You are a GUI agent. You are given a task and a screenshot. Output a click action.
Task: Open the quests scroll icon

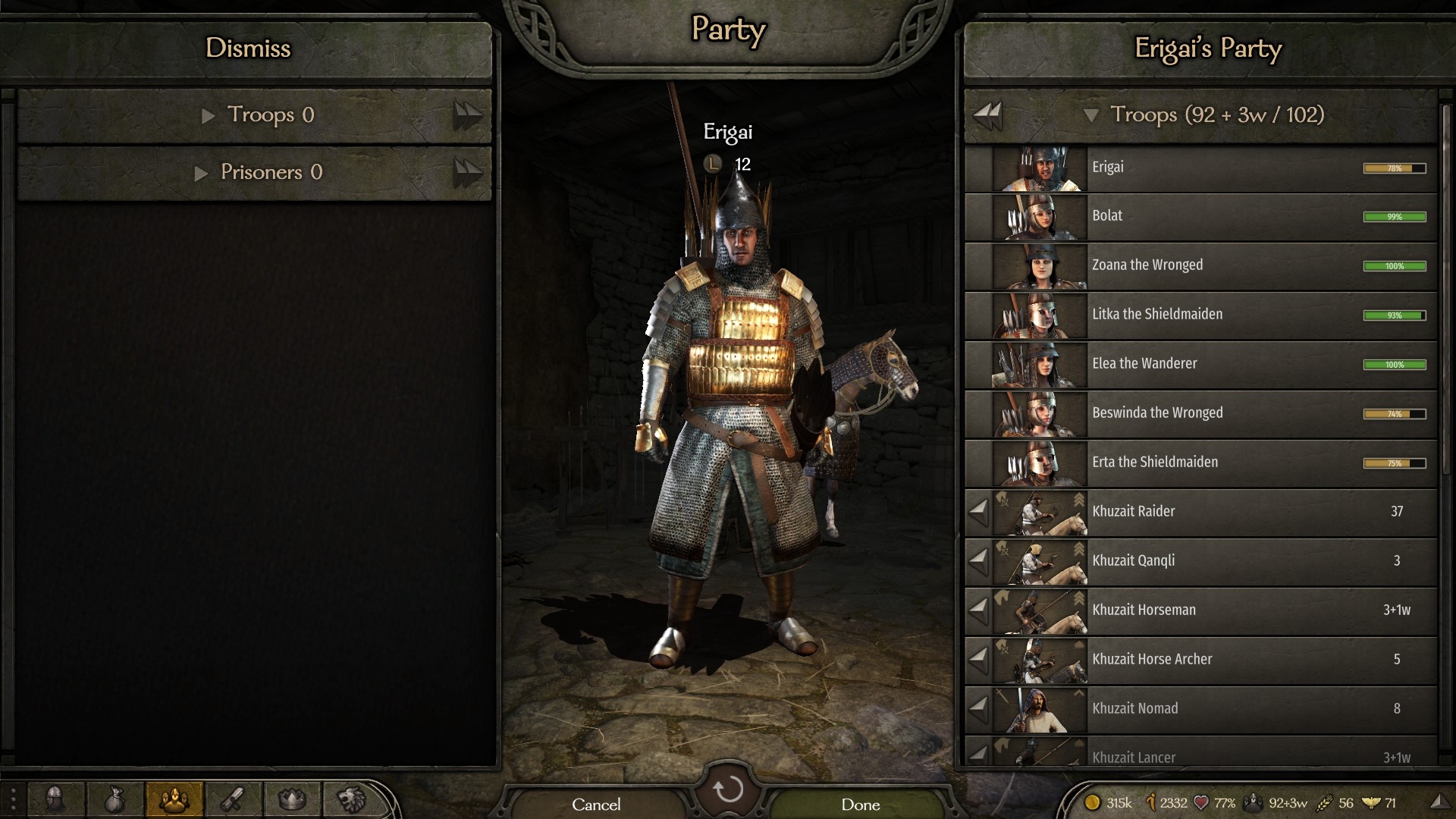pos(234,799)
